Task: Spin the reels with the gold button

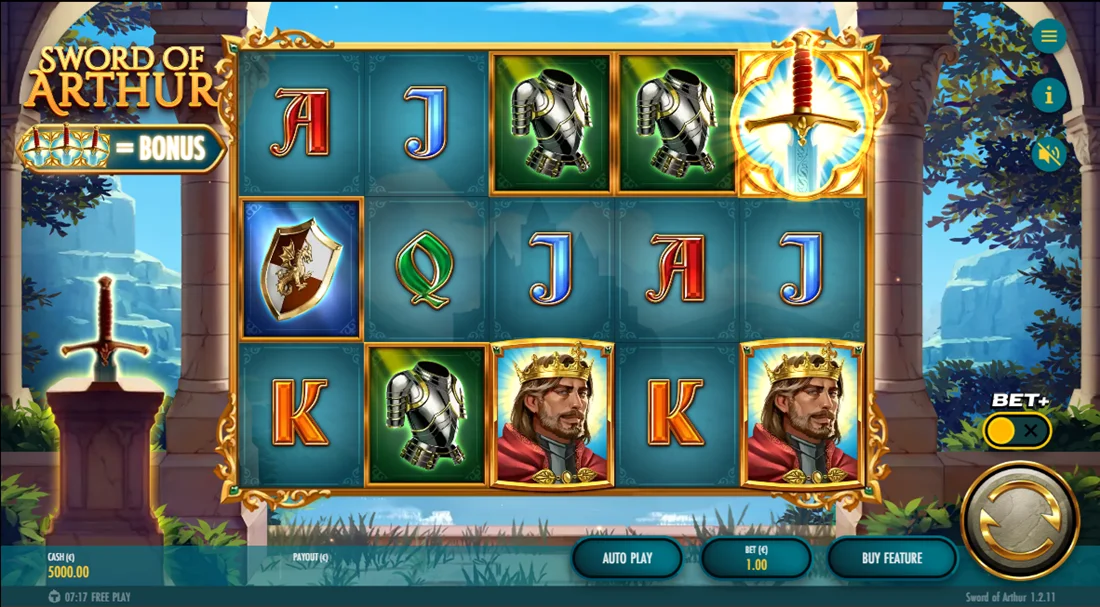Action: coord(1020,520)
